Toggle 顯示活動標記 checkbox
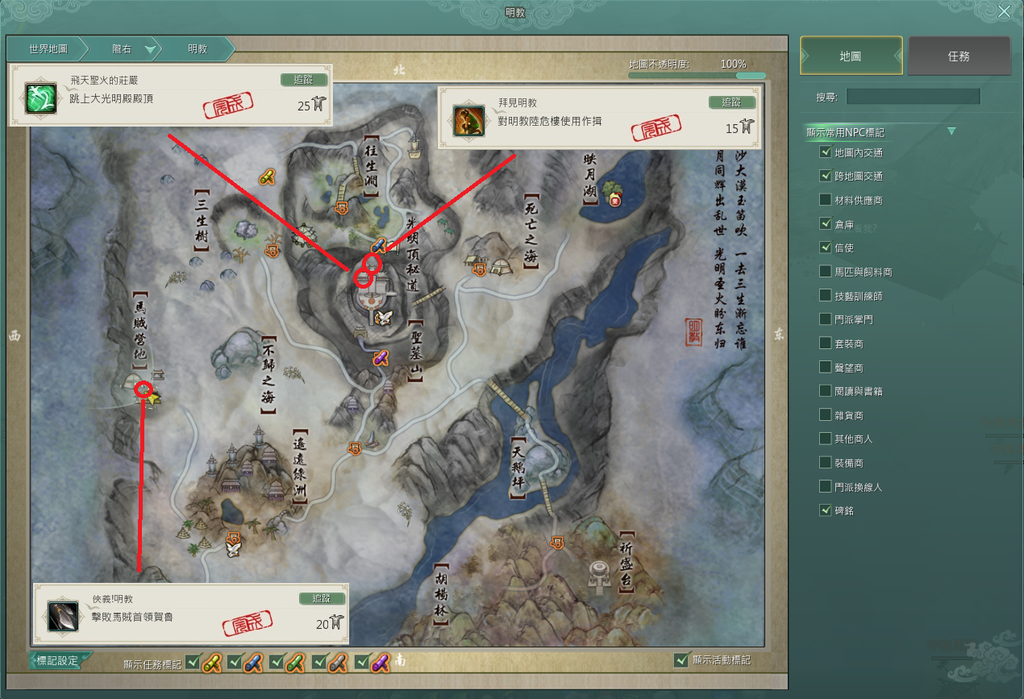The width and height of the screenshot is (1024, 699). tap(681, 660)
